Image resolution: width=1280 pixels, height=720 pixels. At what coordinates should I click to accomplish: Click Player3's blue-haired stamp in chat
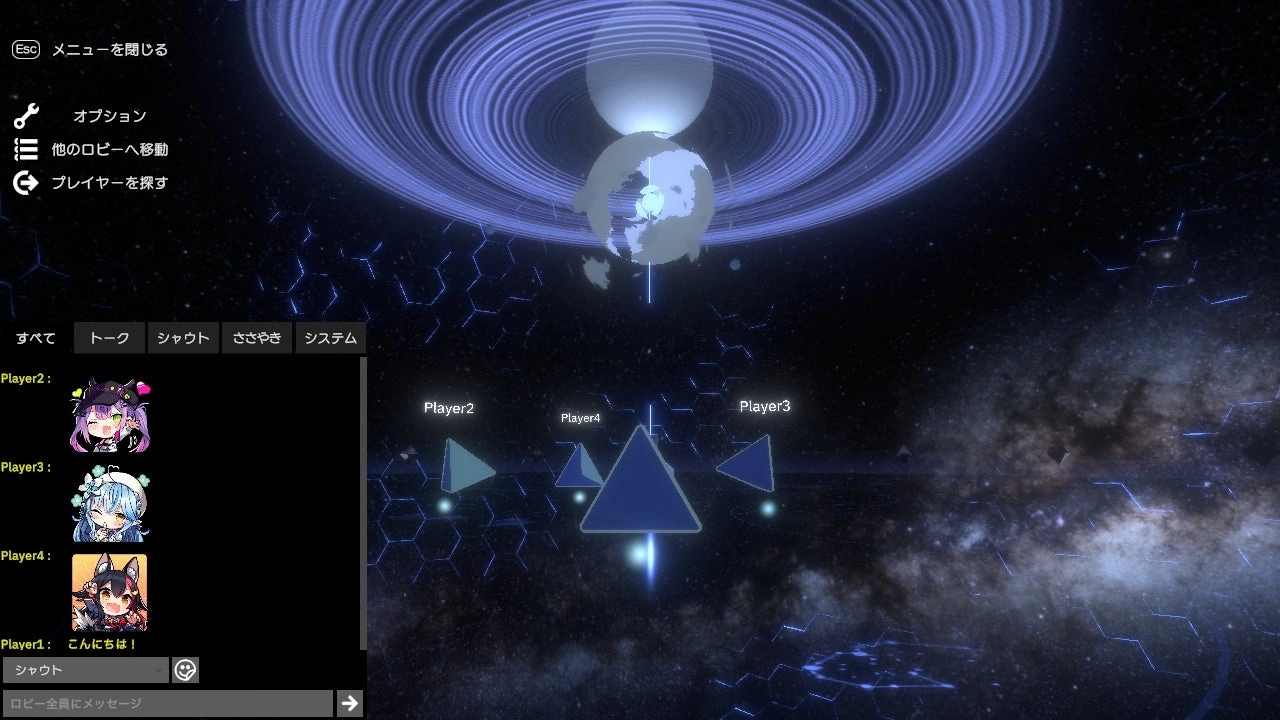(x=110, y=503)
